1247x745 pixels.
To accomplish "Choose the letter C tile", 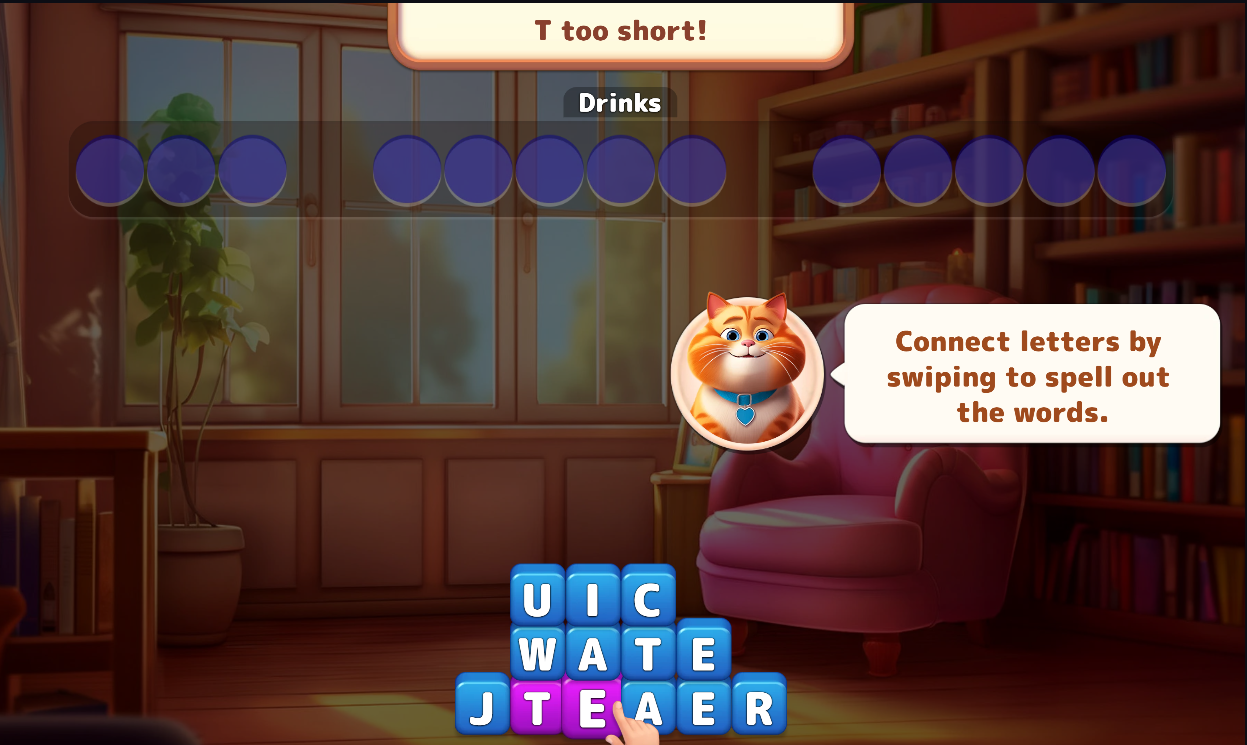I will click(648, 600).
